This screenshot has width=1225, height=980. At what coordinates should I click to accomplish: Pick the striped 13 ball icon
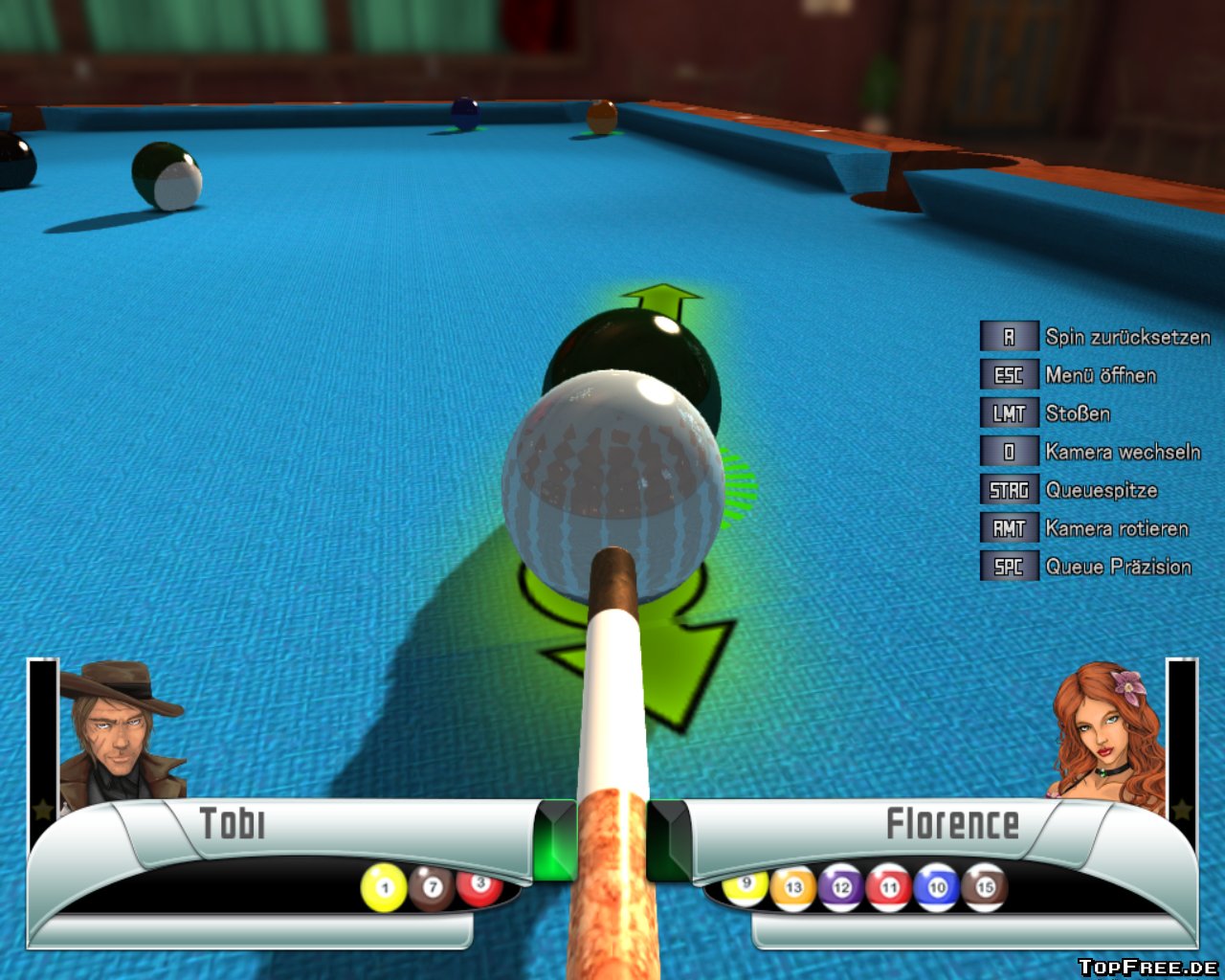(x=793, y=887)
